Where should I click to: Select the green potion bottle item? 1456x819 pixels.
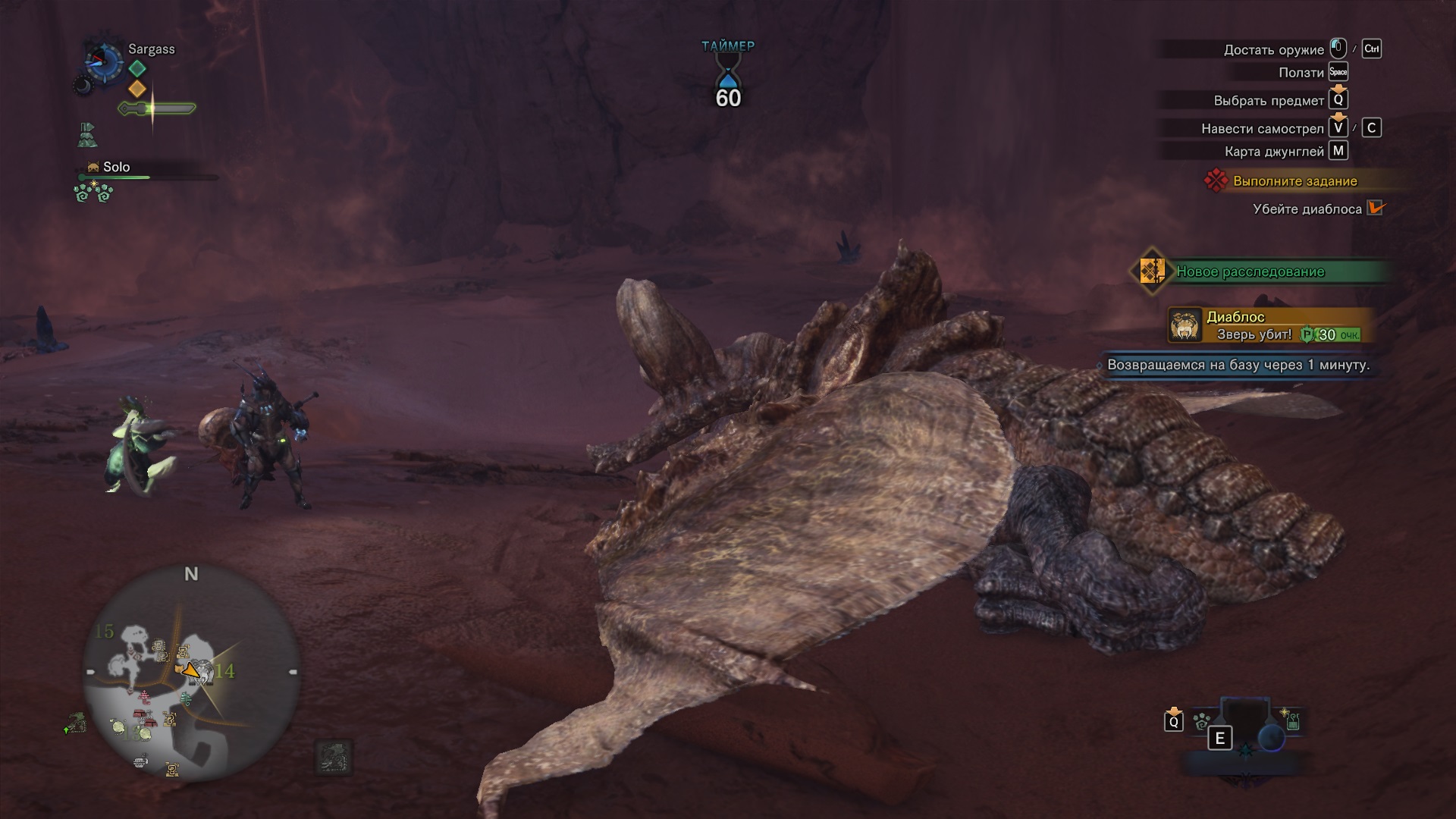point(1292,720)
